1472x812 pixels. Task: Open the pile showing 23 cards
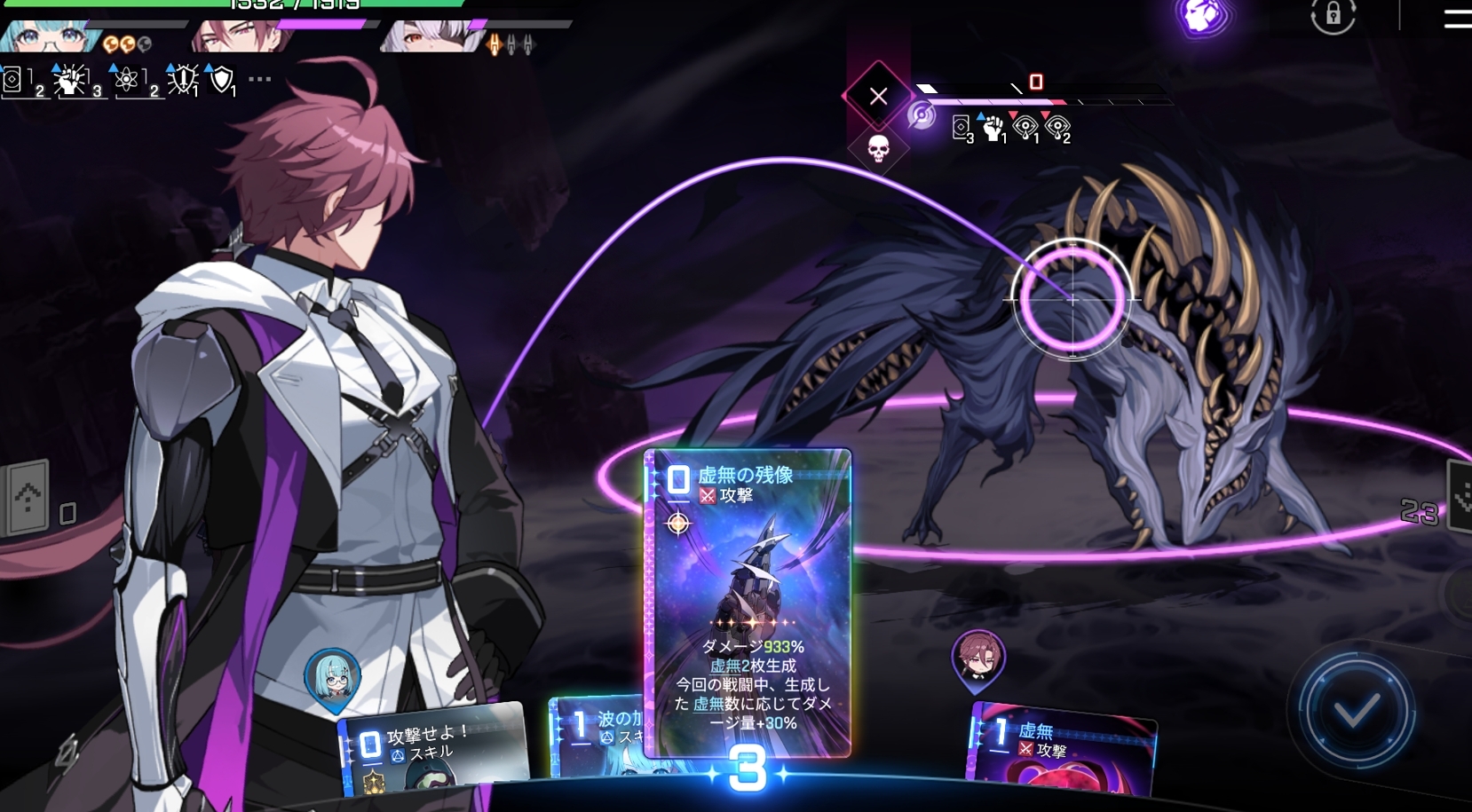(x=1458, y=497)
